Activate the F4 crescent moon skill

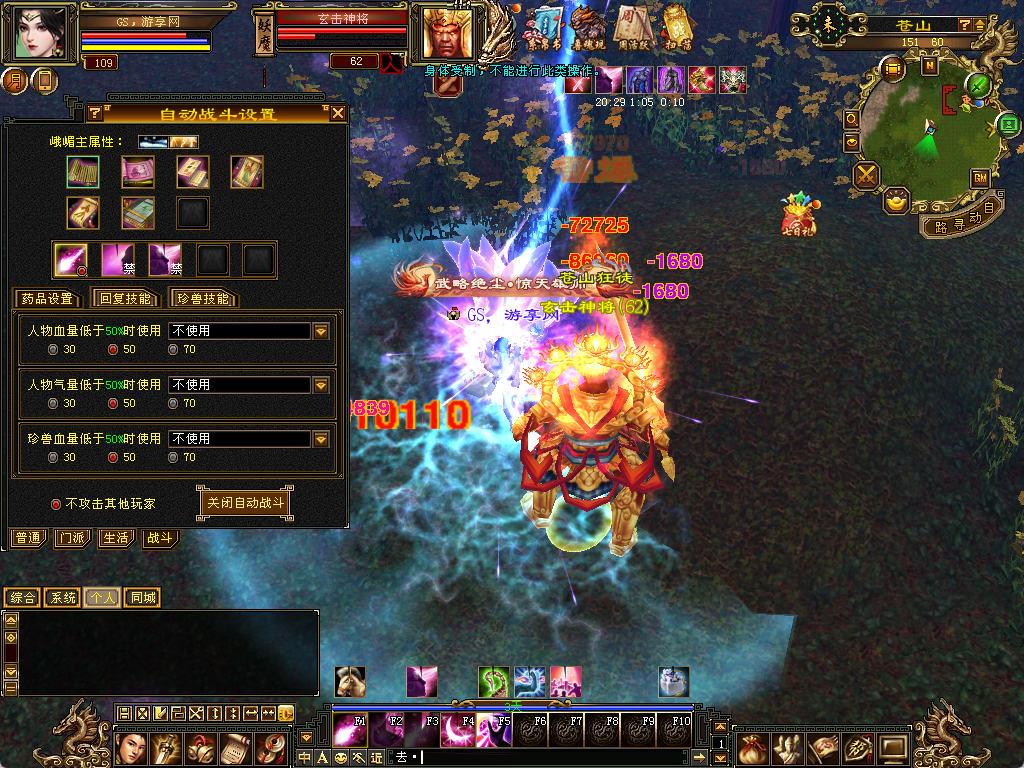pos(460,731)
